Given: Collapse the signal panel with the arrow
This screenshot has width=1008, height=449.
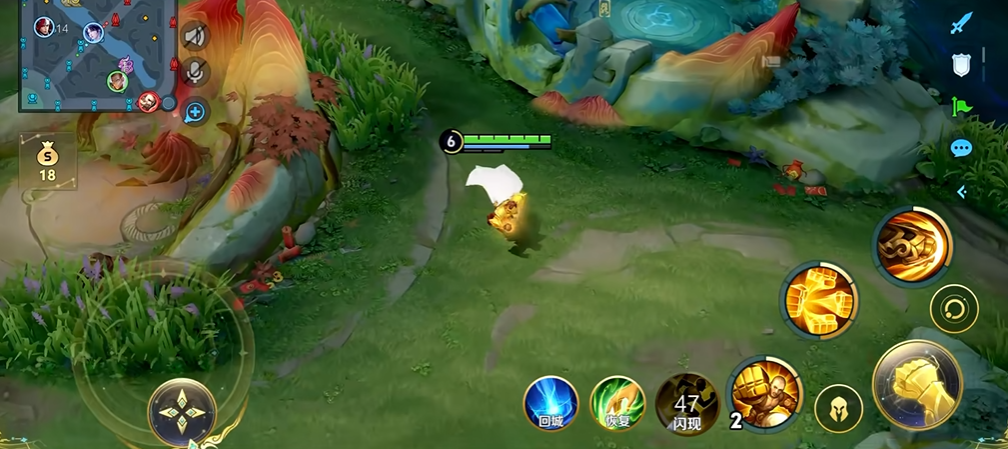Looking at the screenshot, I should [962, 192].
